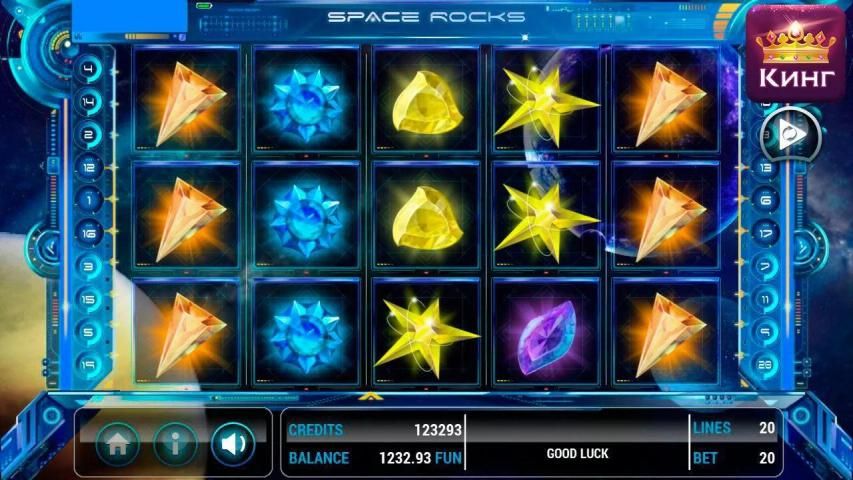This screenshot has height=480, width=853.
Task: Select payline marker 4
Action: (89, 70)
